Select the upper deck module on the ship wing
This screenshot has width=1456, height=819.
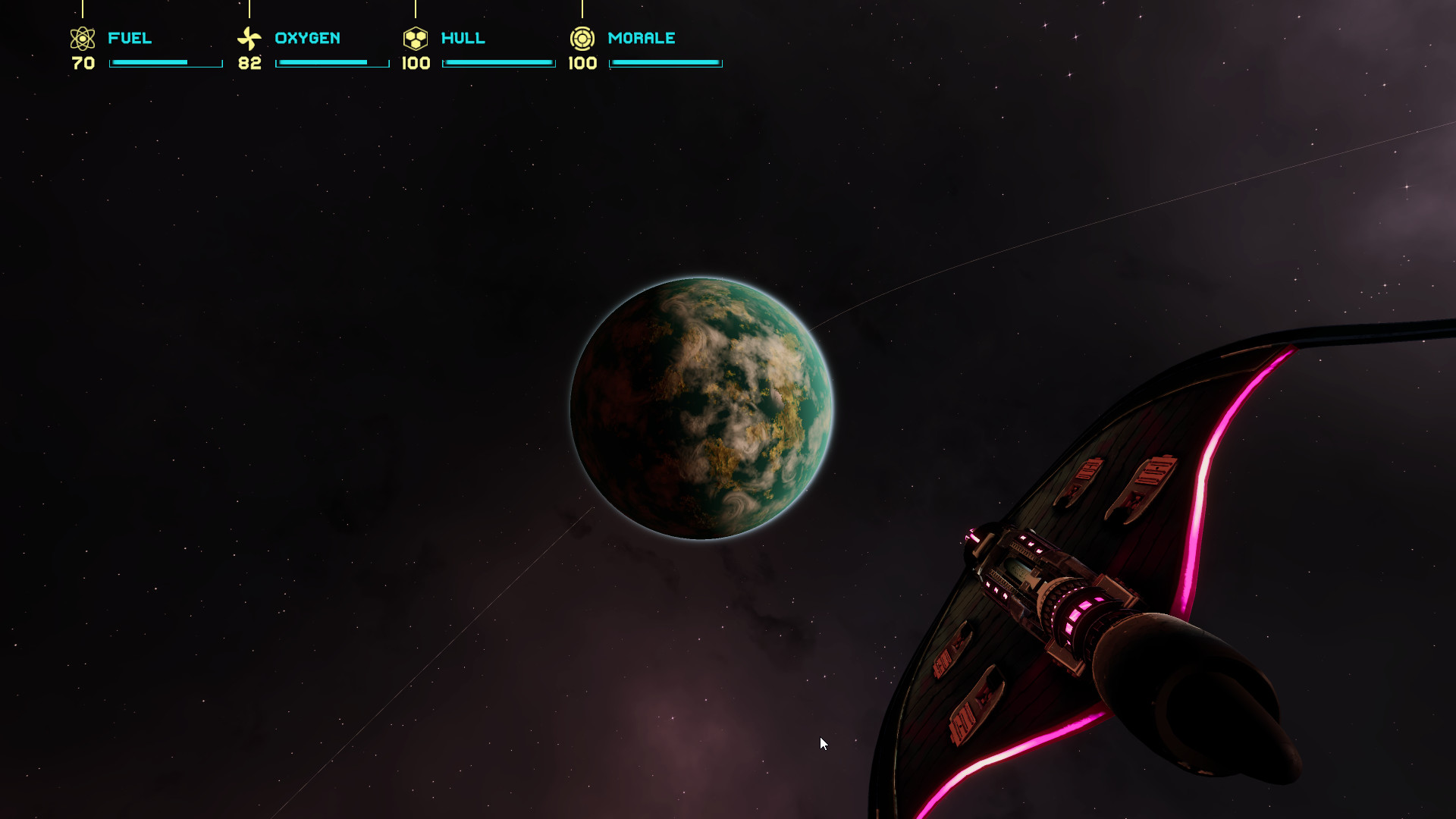click(x=1084, y=470)
